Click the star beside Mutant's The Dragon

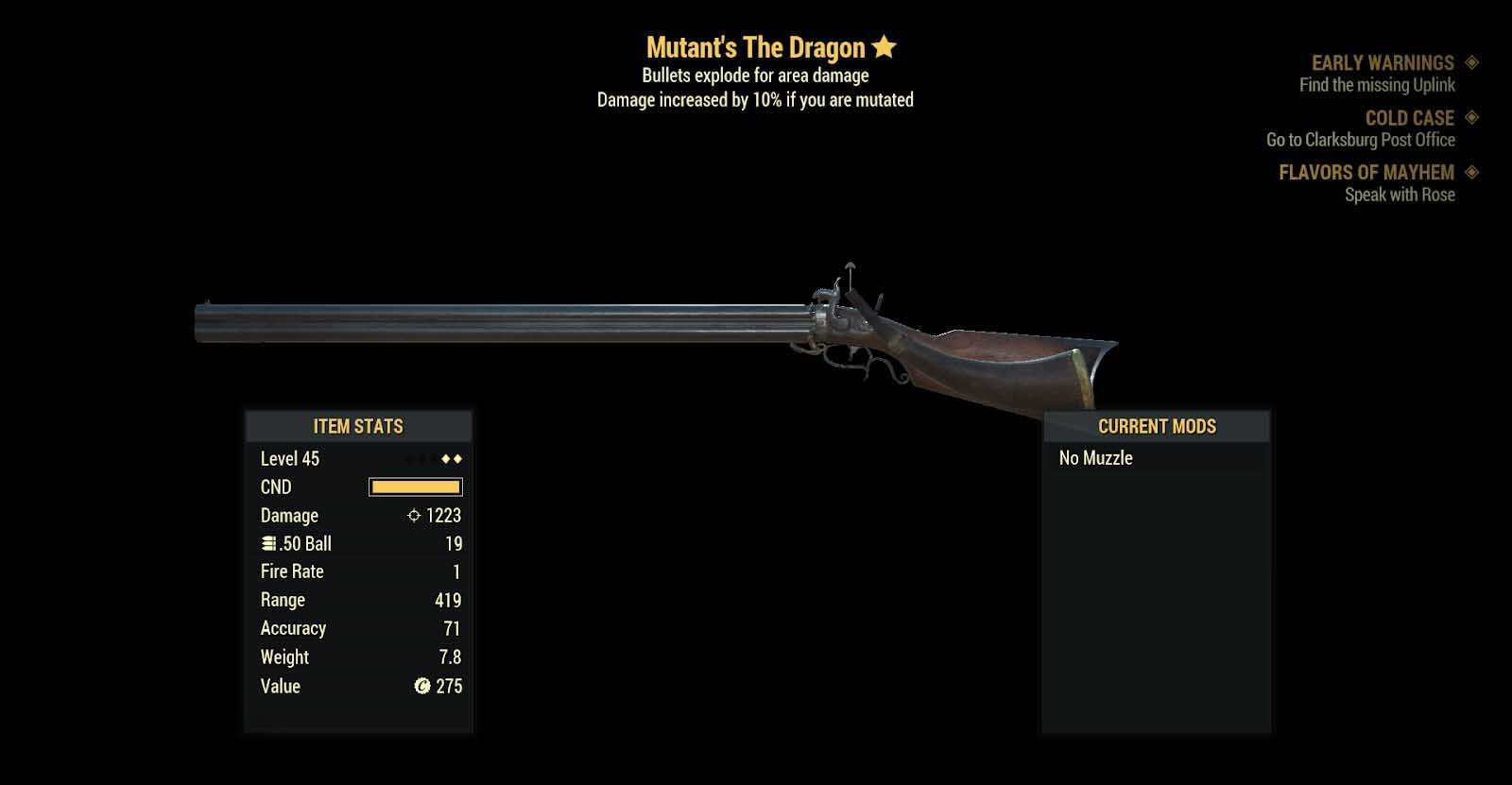pos(883,46)
